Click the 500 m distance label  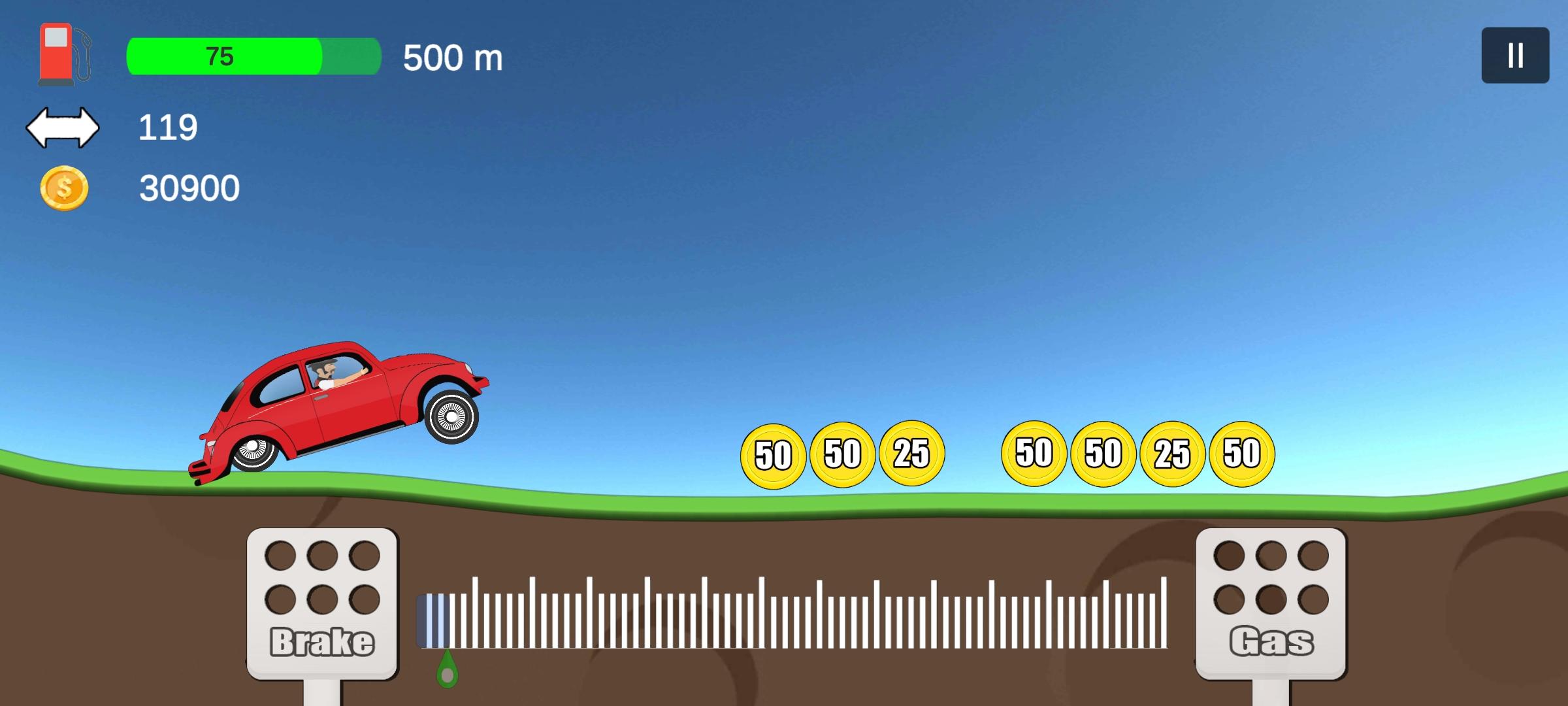tap(452, 58)
